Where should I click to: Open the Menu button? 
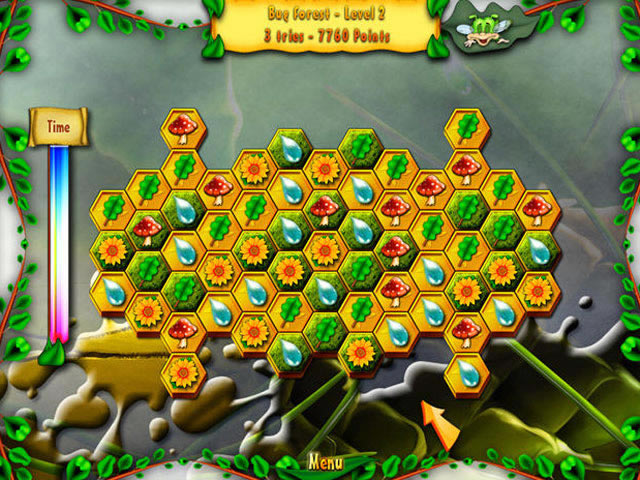coord(326,462)
